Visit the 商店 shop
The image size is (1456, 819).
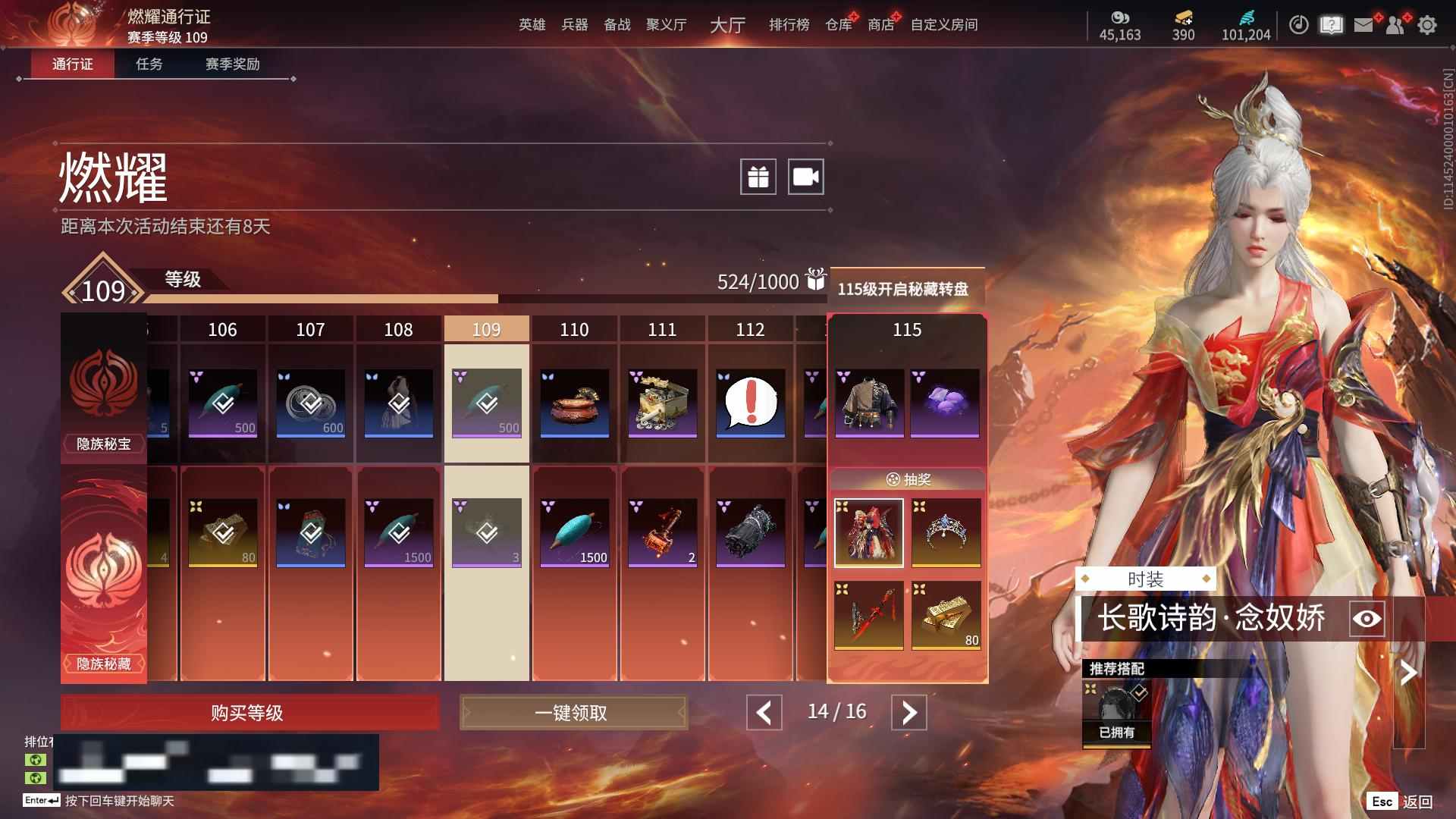(880, 25)
